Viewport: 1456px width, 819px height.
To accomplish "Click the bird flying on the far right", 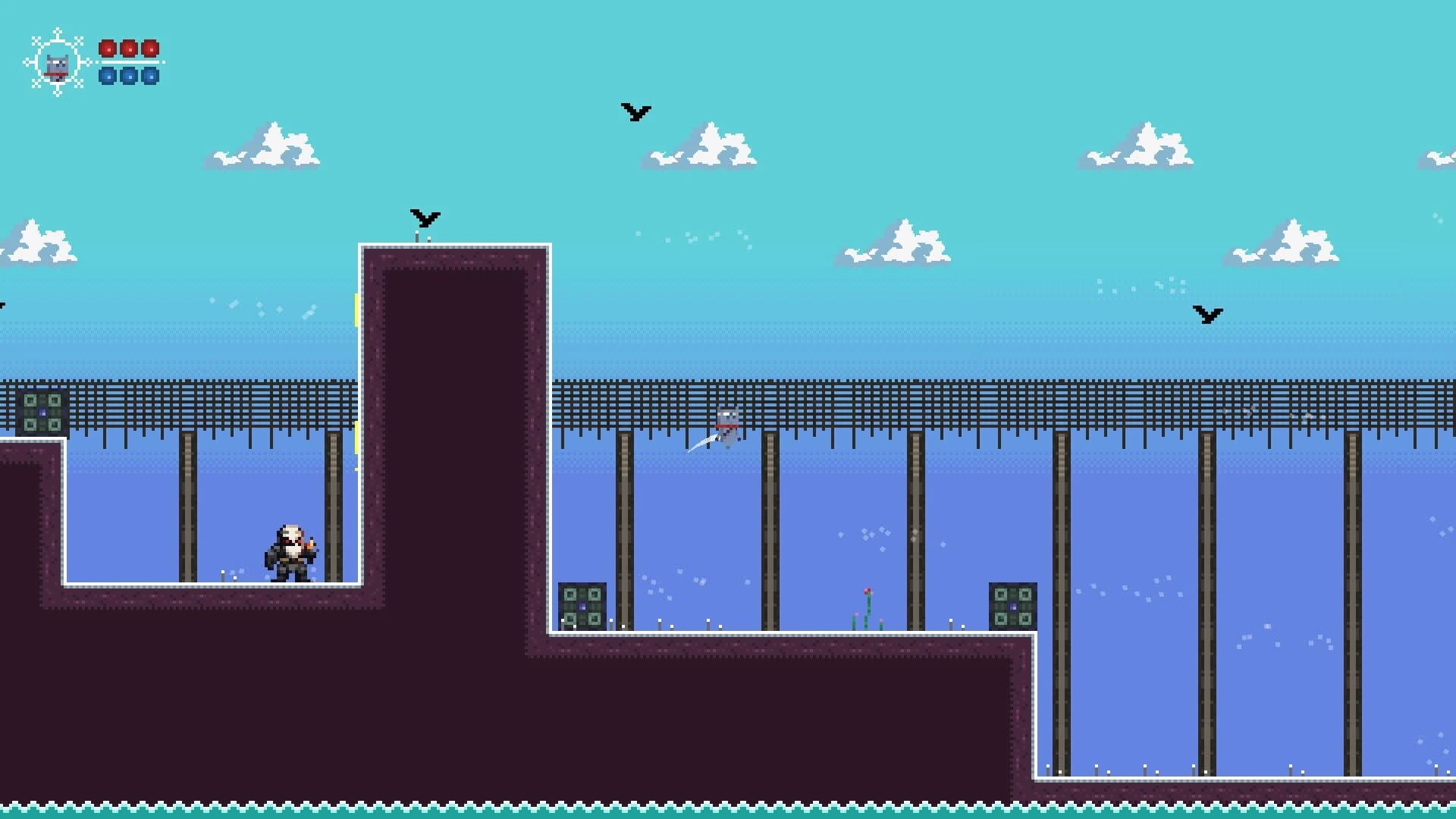I will pyautogui.click(x=1209, y=313).
